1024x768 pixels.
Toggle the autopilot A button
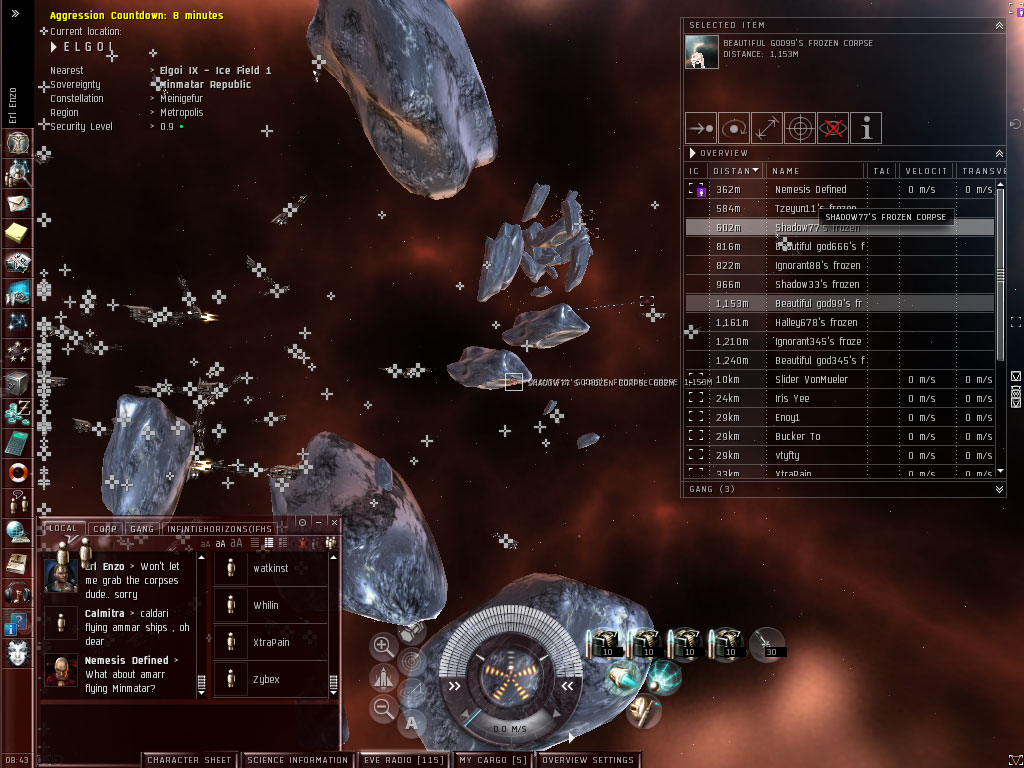tap(411, 722)
